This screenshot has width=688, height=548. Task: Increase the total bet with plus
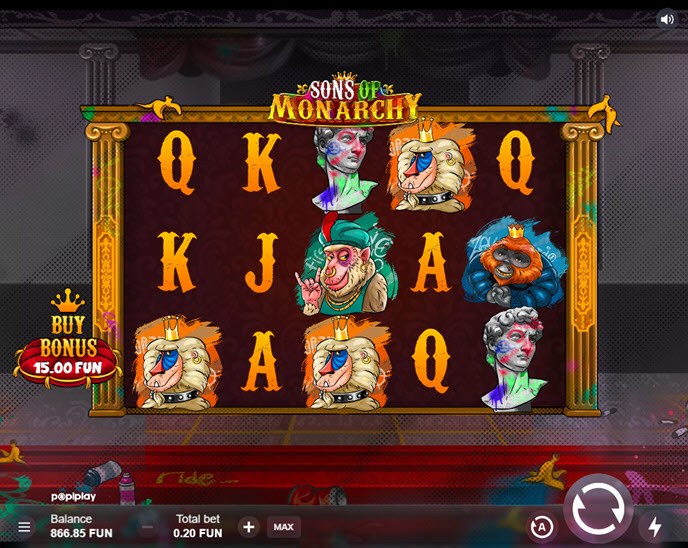point(249,527)
